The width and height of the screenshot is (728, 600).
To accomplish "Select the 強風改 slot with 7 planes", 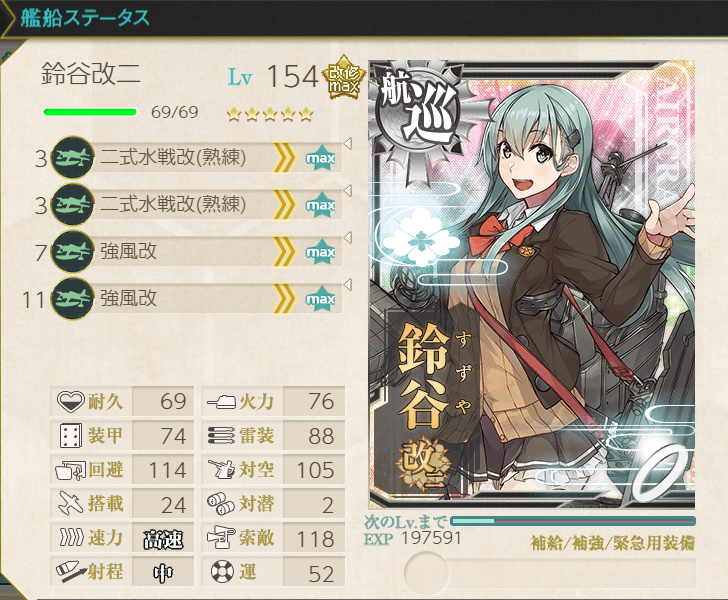I will [190, 252].
